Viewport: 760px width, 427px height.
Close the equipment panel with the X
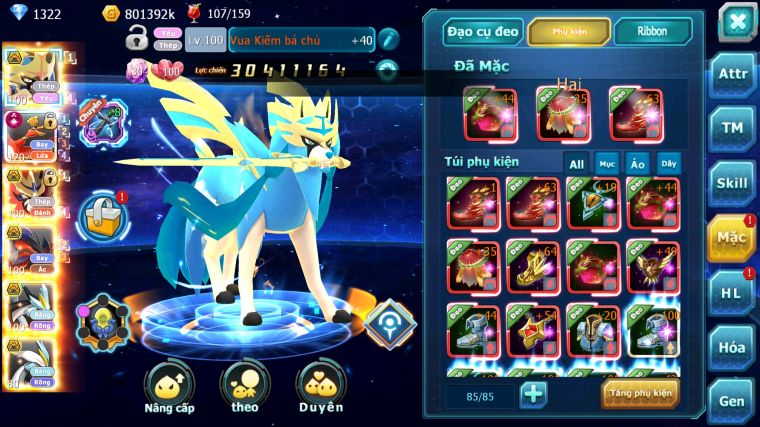pyautogui.click(x=736, y=22)
